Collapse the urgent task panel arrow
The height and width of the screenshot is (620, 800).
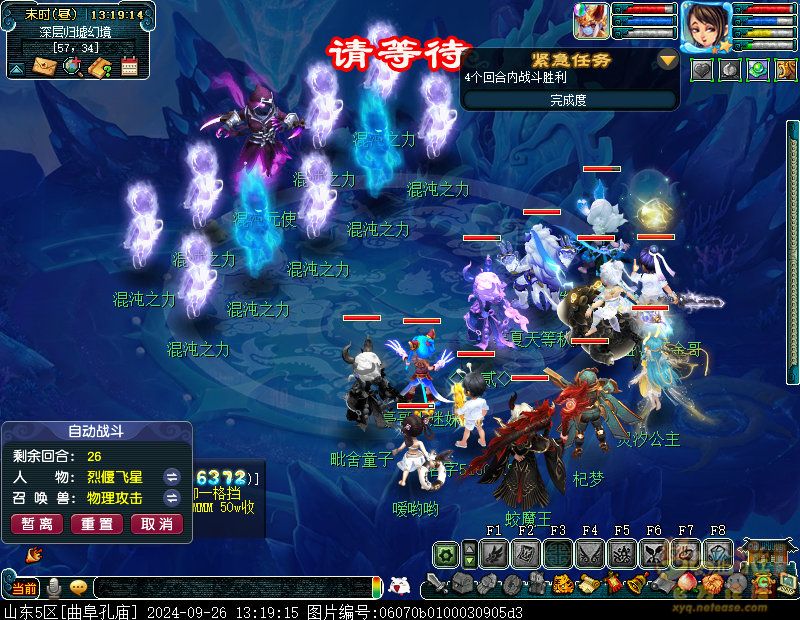pyautogui.click(x=667, y=60)
